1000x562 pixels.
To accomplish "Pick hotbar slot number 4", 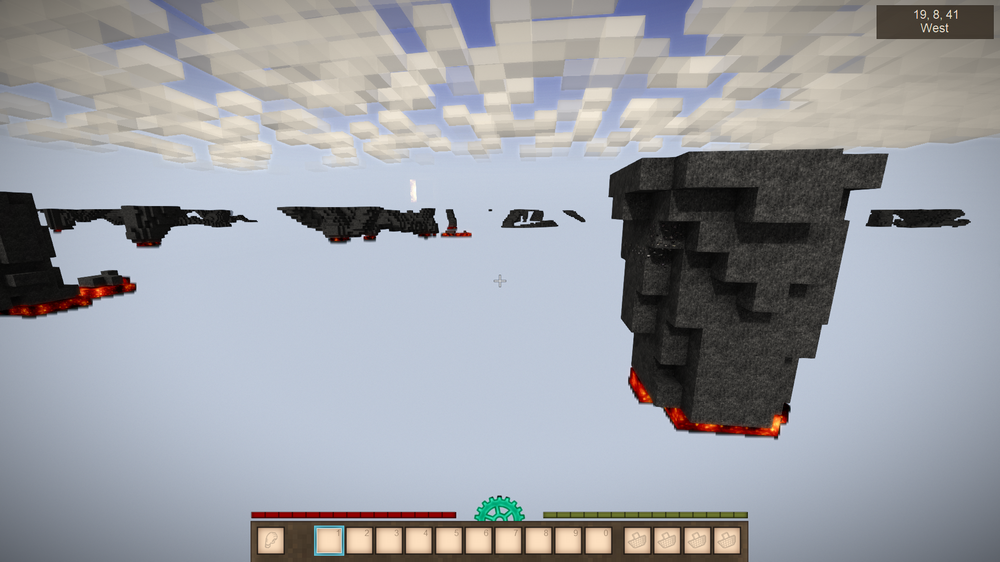I will point(419,541).
